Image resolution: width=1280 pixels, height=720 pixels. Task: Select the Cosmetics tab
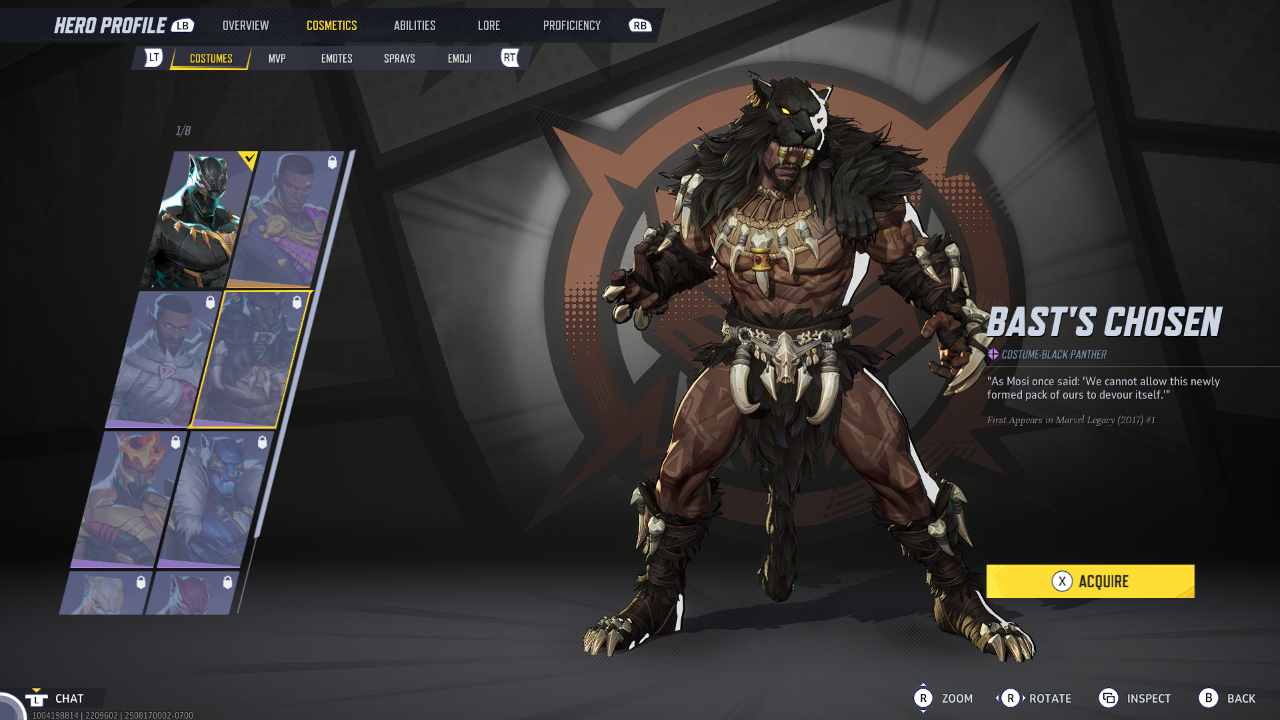coord(331,25)
